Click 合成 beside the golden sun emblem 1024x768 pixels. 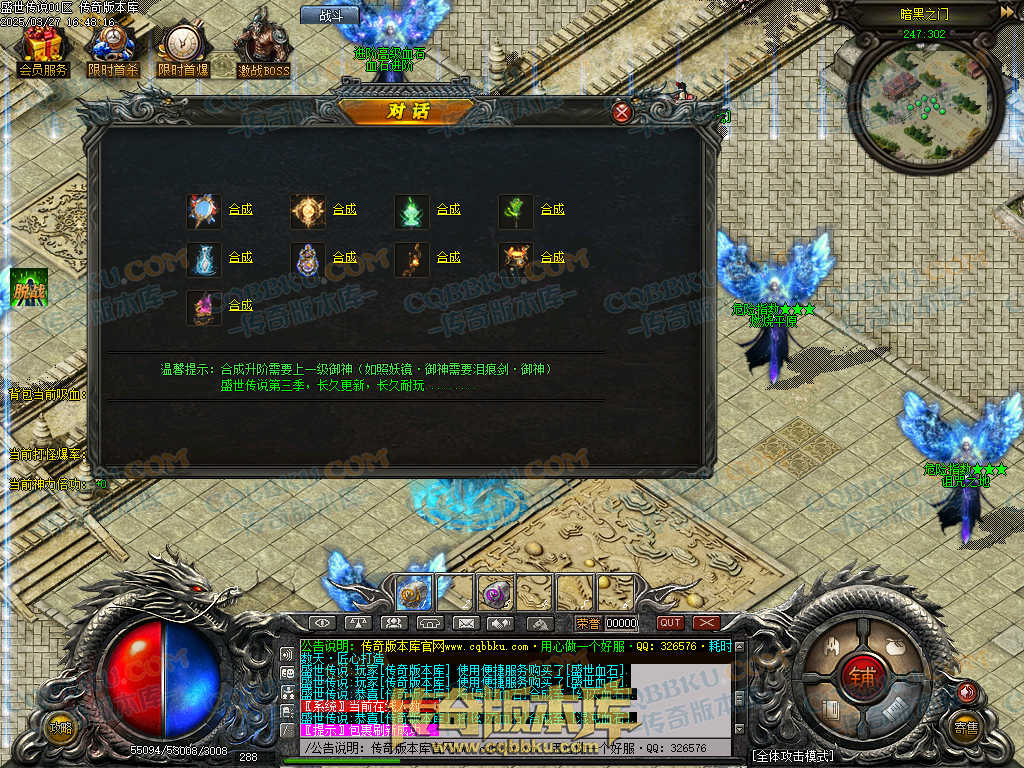345,210
